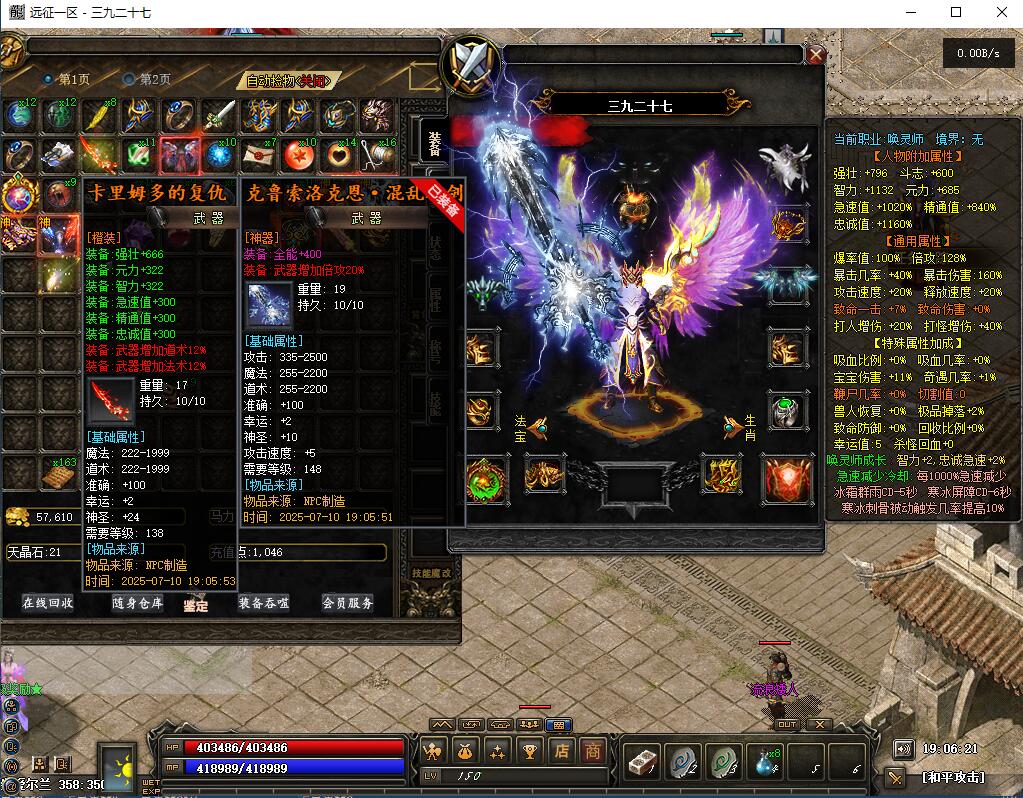Open the portable warehouse (随身仓库)
This screenshot has height=798, width=1023.
[137, 603]
